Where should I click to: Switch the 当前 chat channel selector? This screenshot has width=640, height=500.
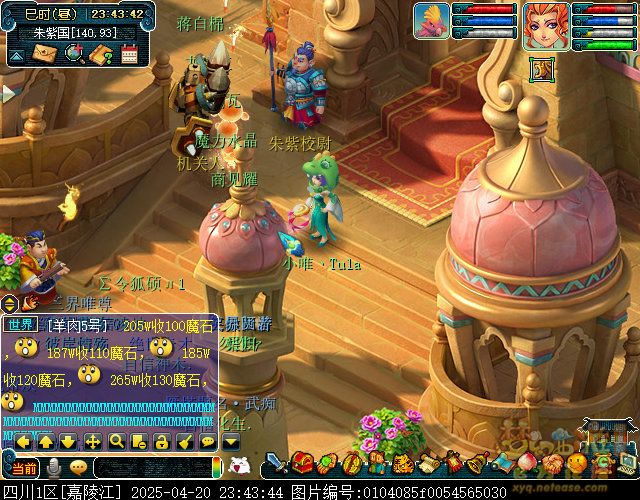point(24,468)
